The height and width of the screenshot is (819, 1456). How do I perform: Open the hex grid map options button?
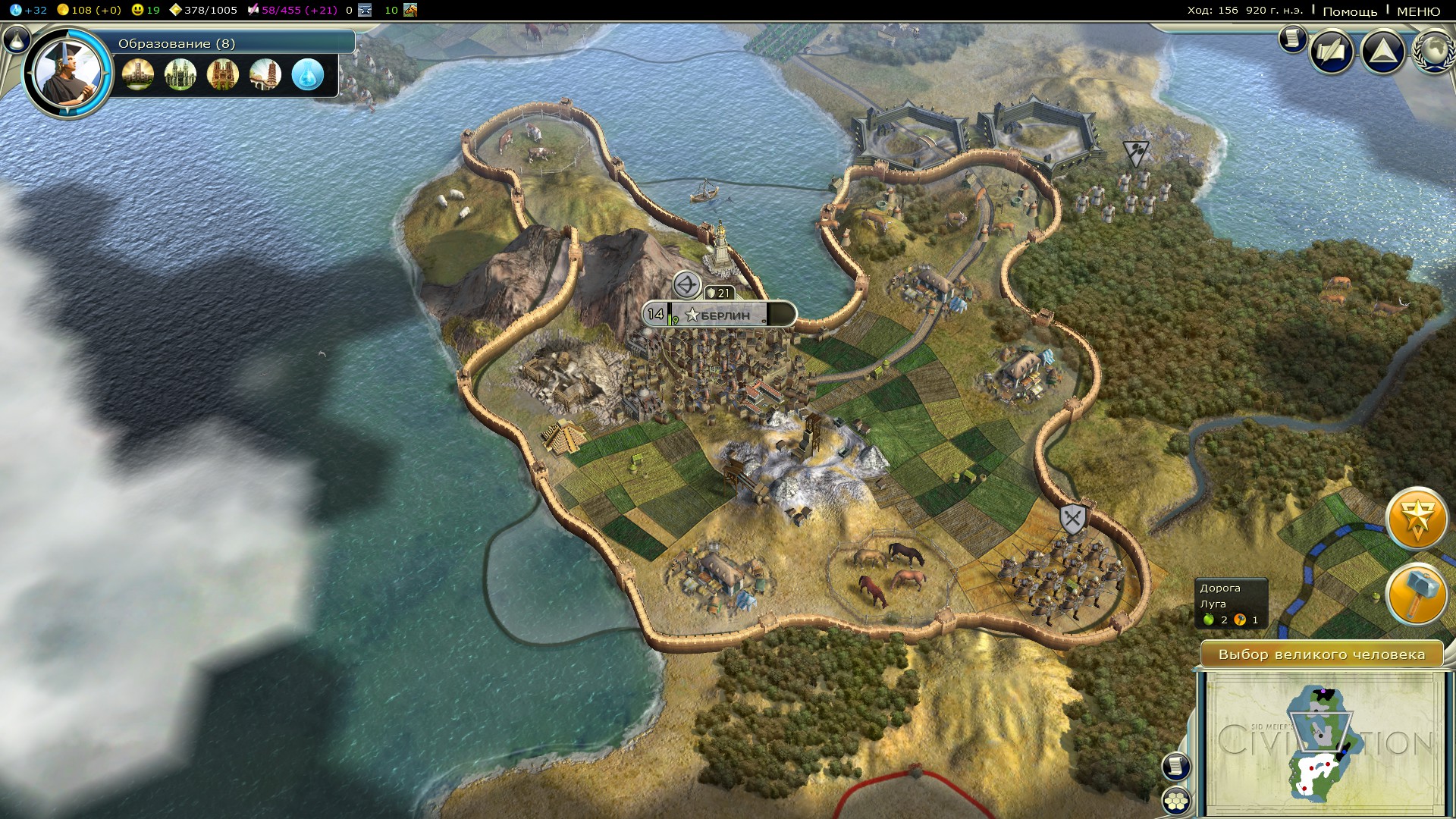pos(1176,800)
